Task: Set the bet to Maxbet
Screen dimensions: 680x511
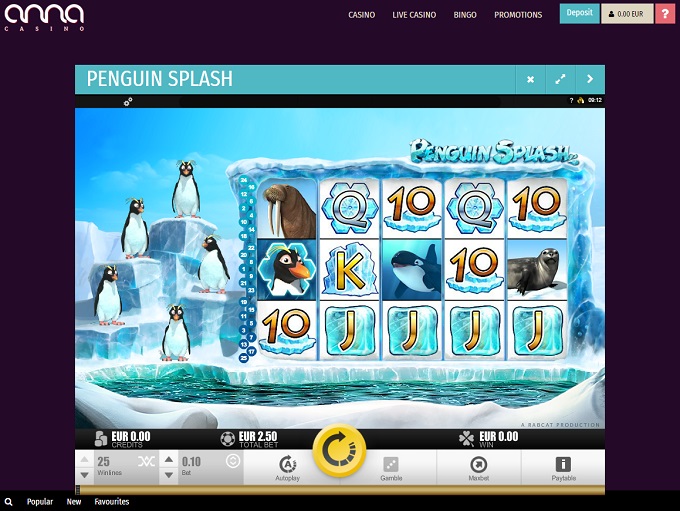Action: (478, 468)
